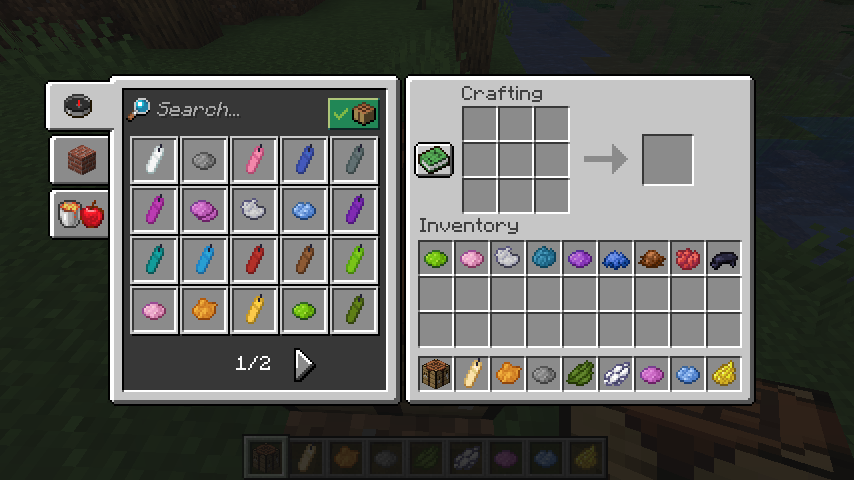Choose the orange dye recipe

(x=205, y=310)
